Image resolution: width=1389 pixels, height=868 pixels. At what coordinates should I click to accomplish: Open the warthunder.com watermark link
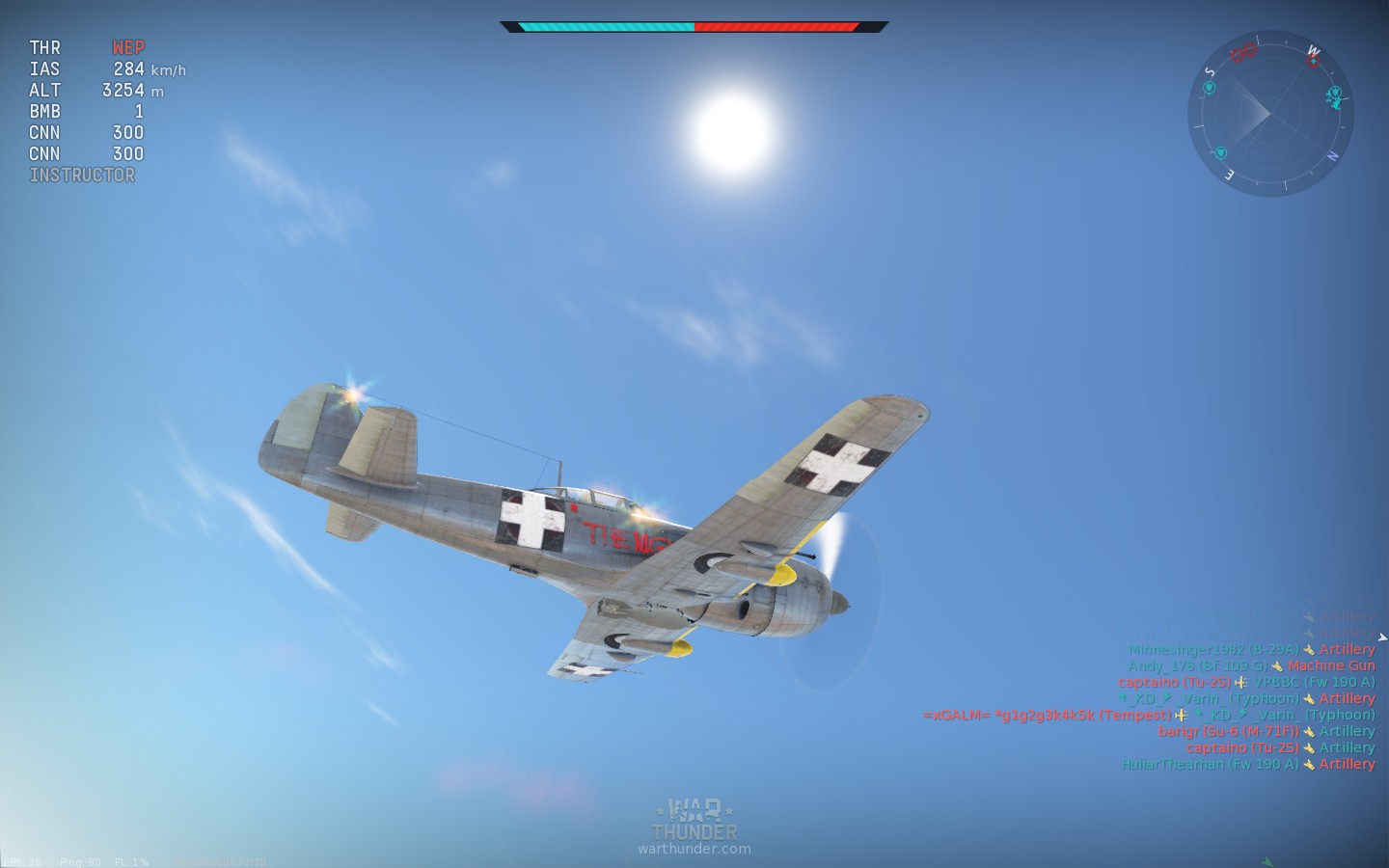pos(694,849)
